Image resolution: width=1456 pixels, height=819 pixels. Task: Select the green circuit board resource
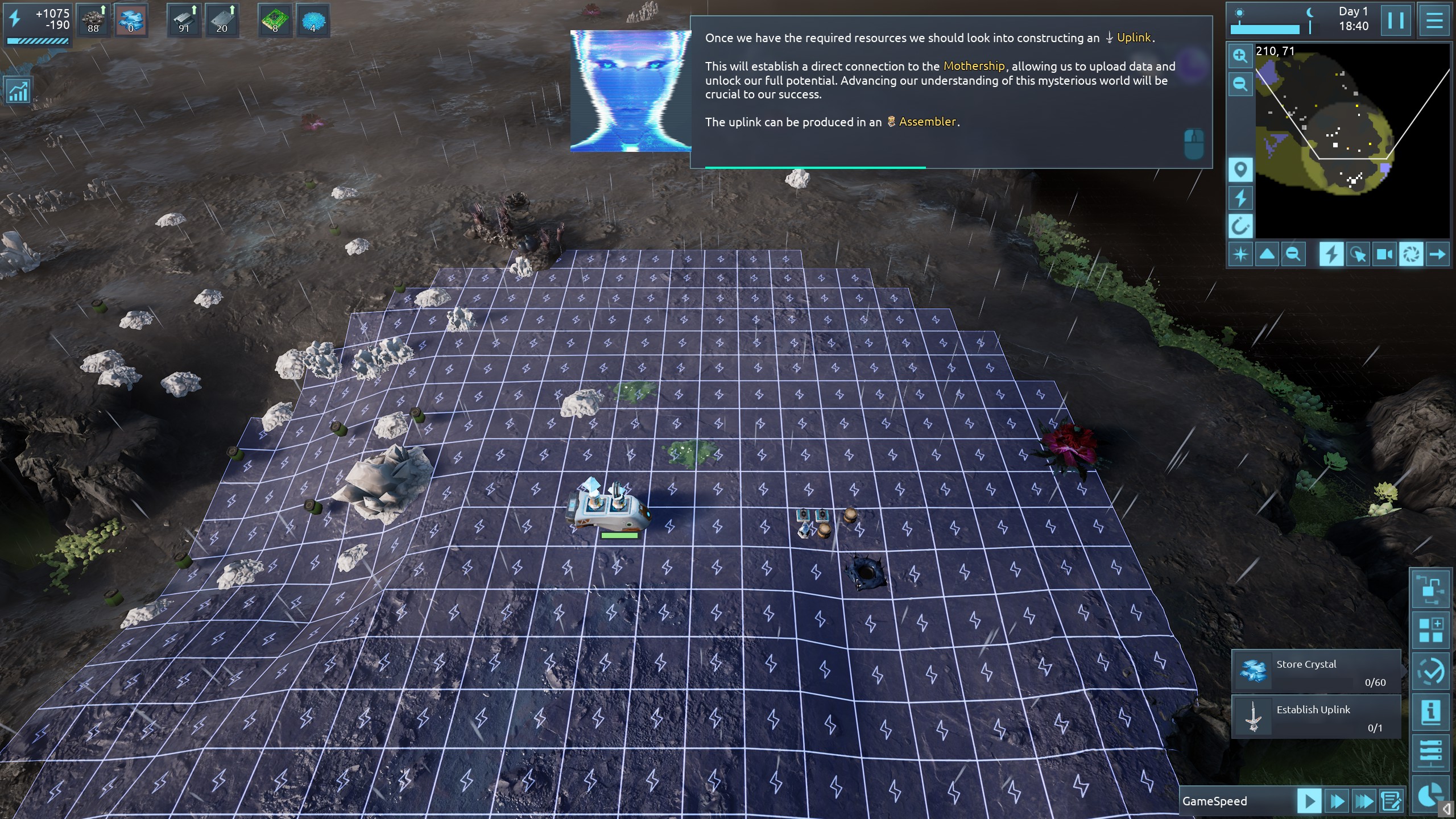click(275, 21)
